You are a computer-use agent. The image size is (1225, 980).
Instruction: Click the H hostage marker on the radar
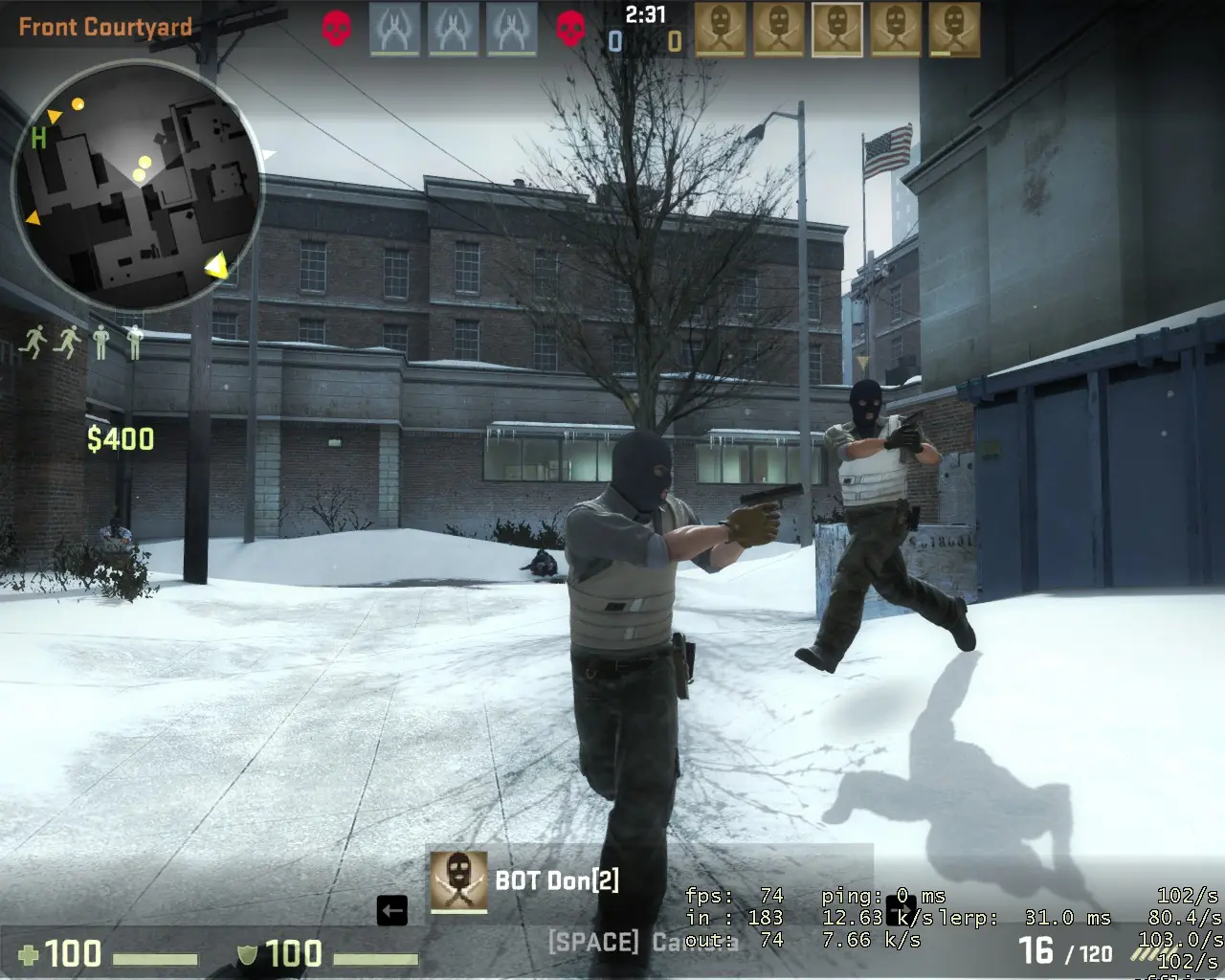38,140
